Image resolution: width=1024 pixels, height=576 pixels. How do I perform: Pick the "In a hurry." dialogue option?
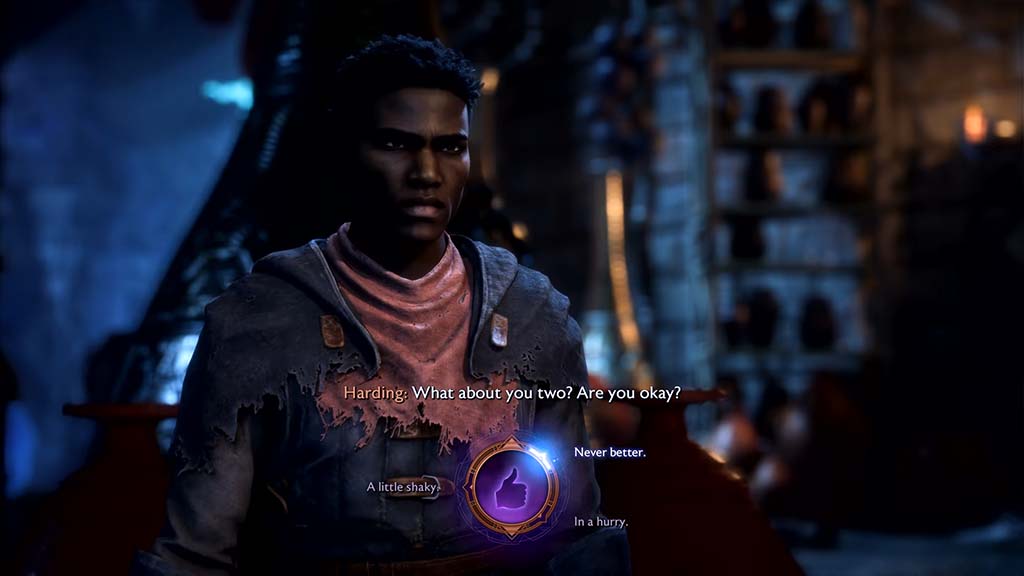tap(600, 522)
